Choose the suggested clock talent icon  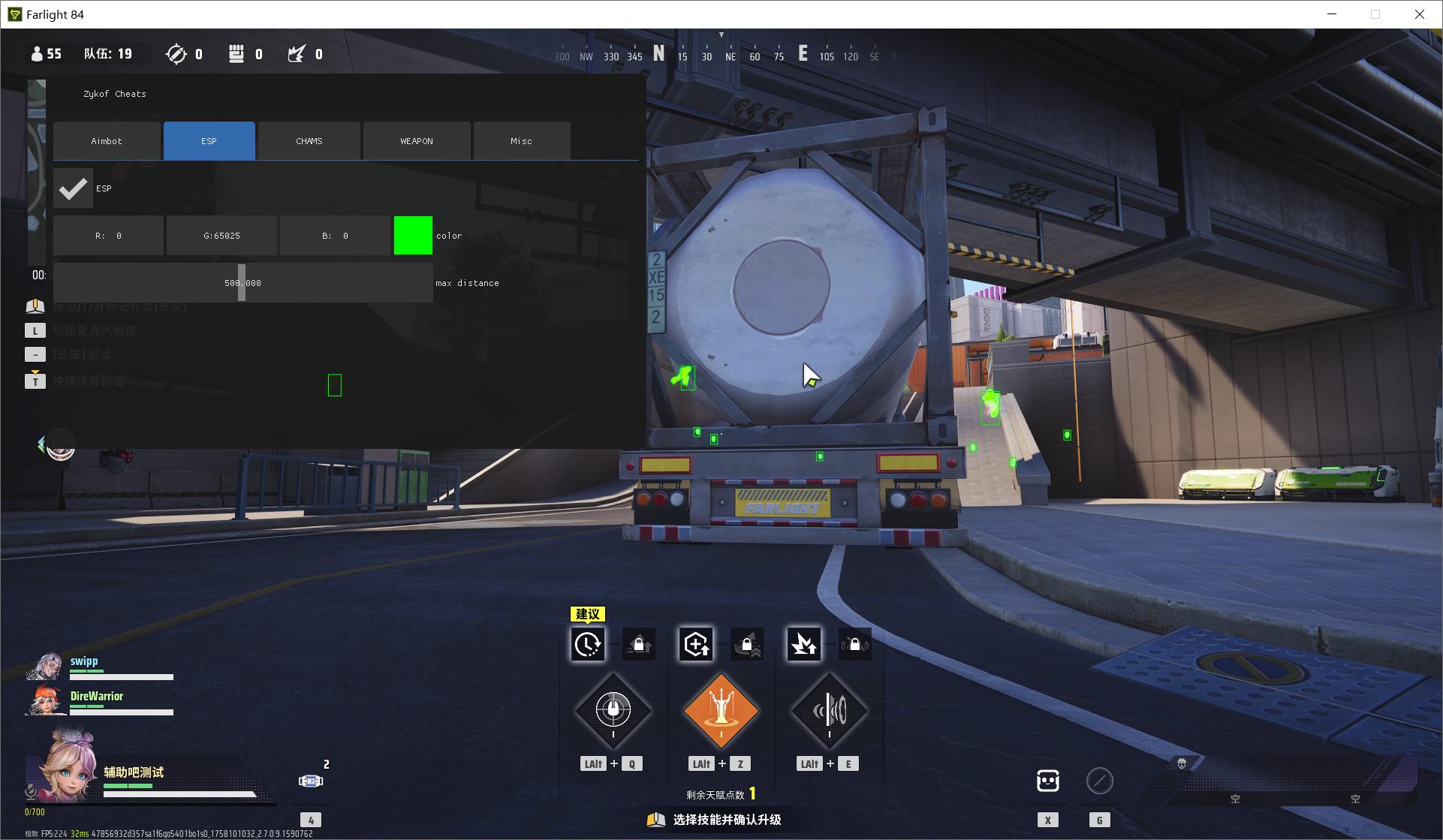click(587, 644)
